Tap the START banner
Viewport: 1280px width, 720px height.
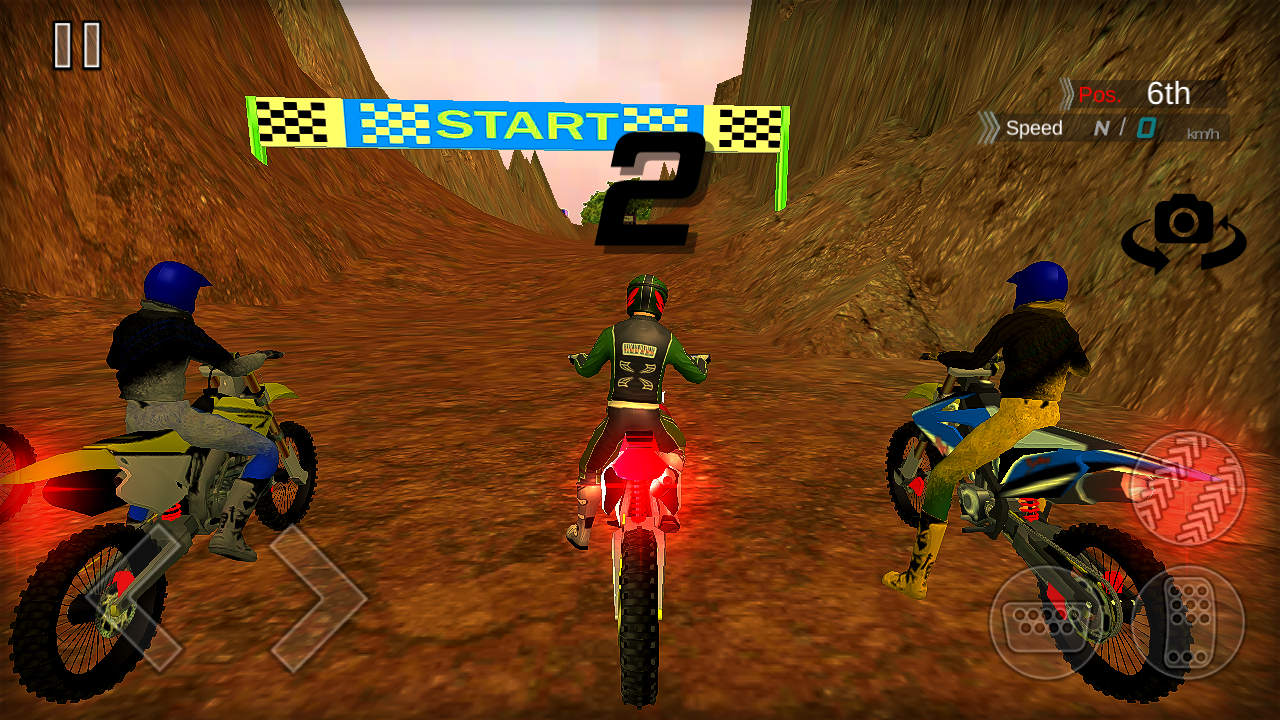528,124
